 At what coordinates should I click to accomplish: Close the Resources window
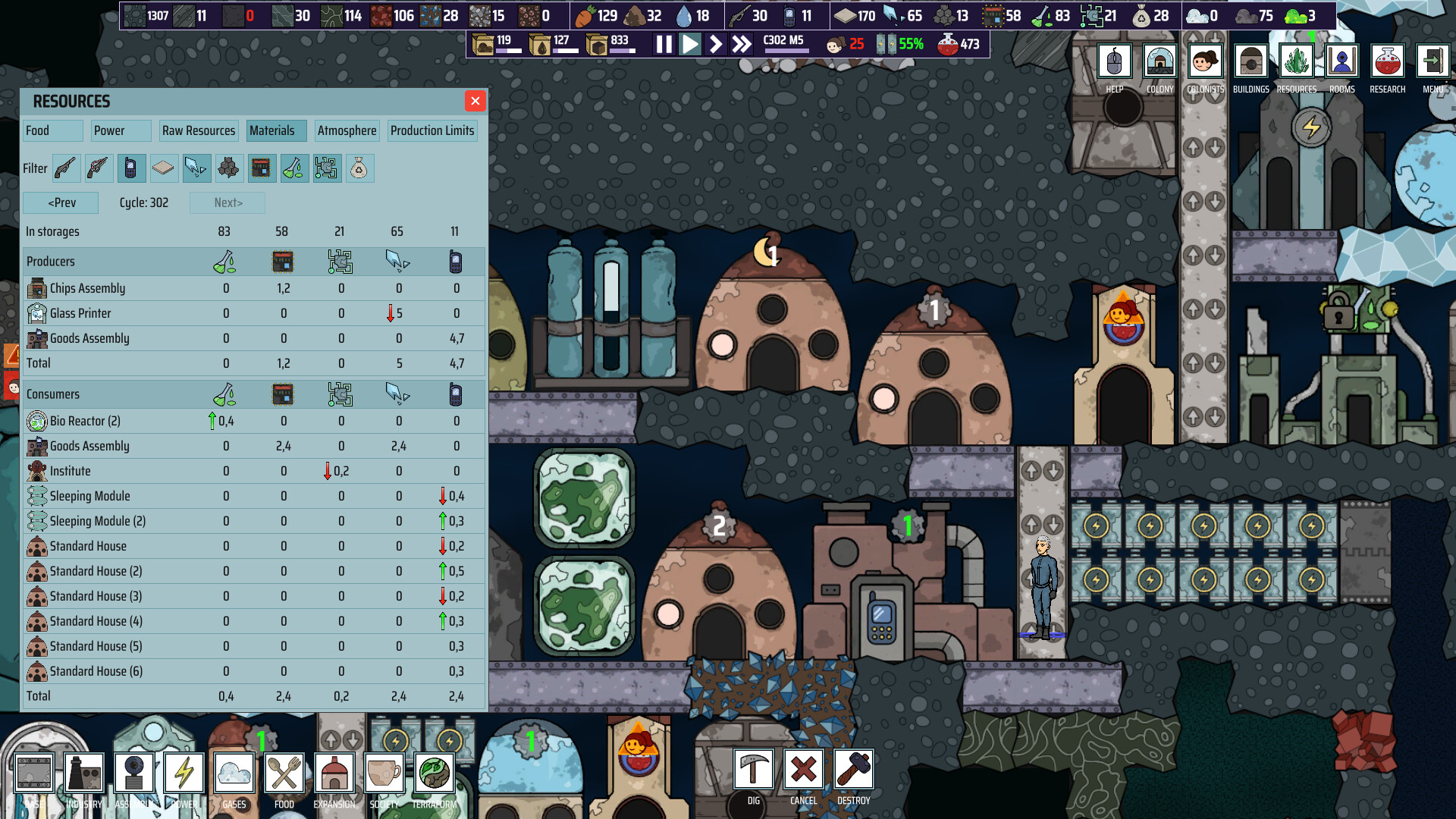pos(475,101)
